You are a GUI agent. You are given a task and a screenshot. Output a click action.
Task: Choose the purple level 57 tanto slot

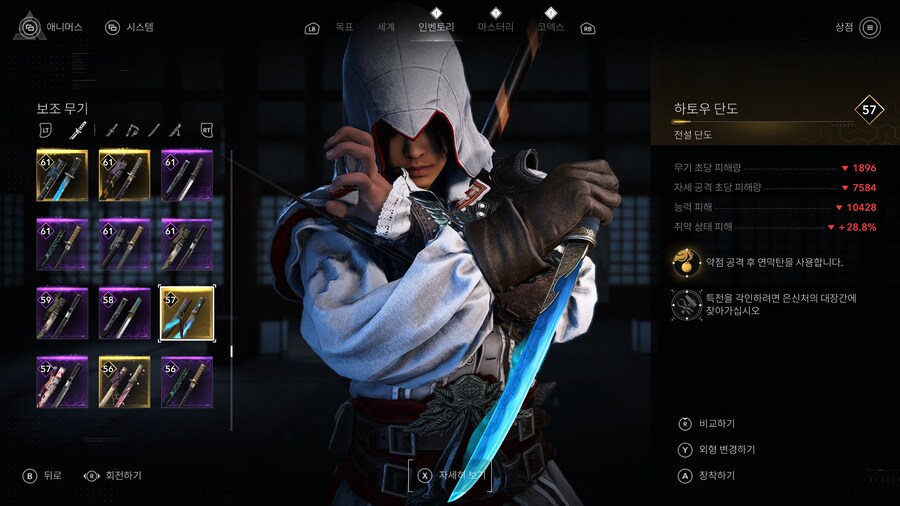62,382
